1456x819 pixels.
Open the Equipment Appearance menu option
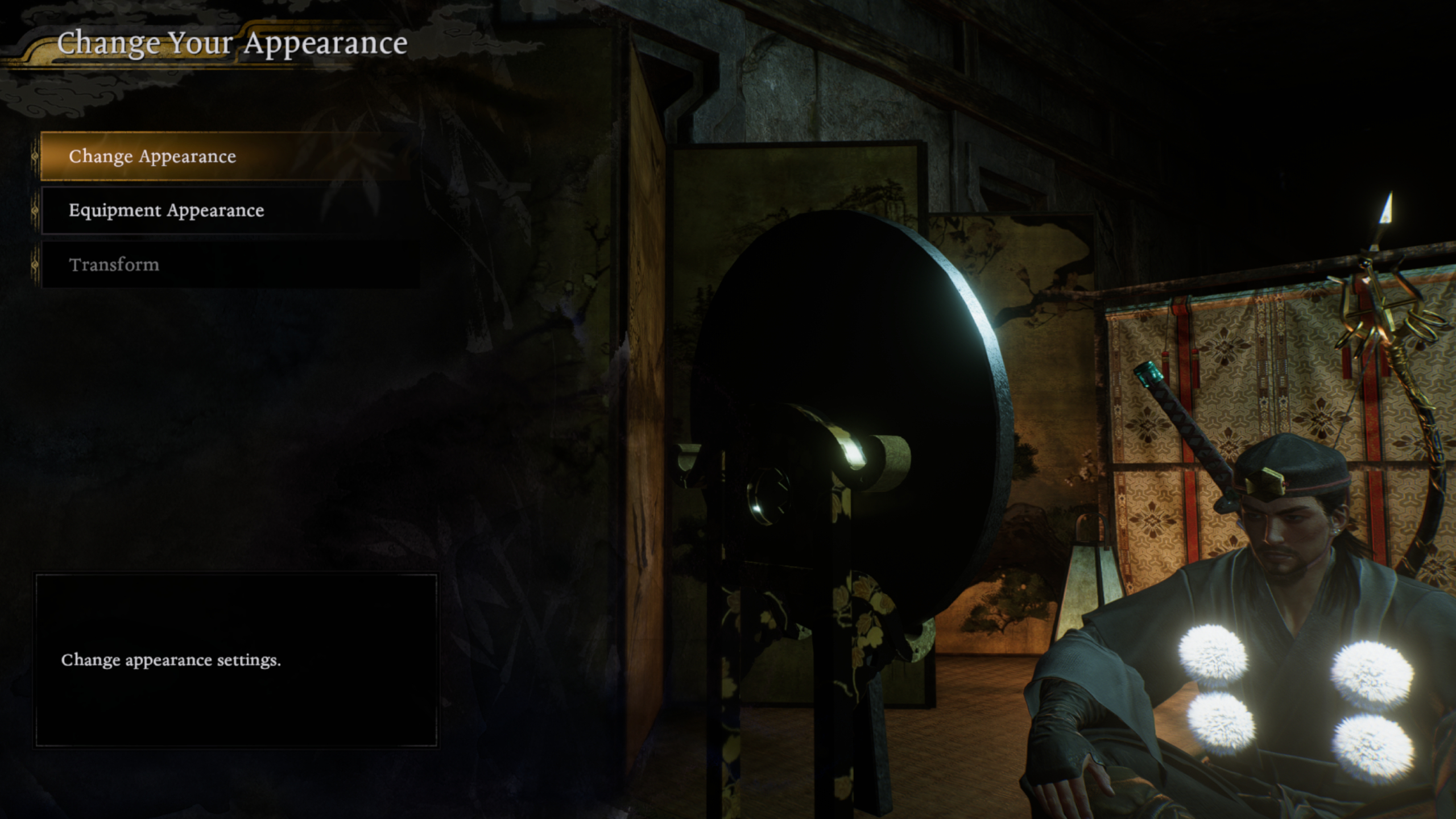tap(166, 210)
